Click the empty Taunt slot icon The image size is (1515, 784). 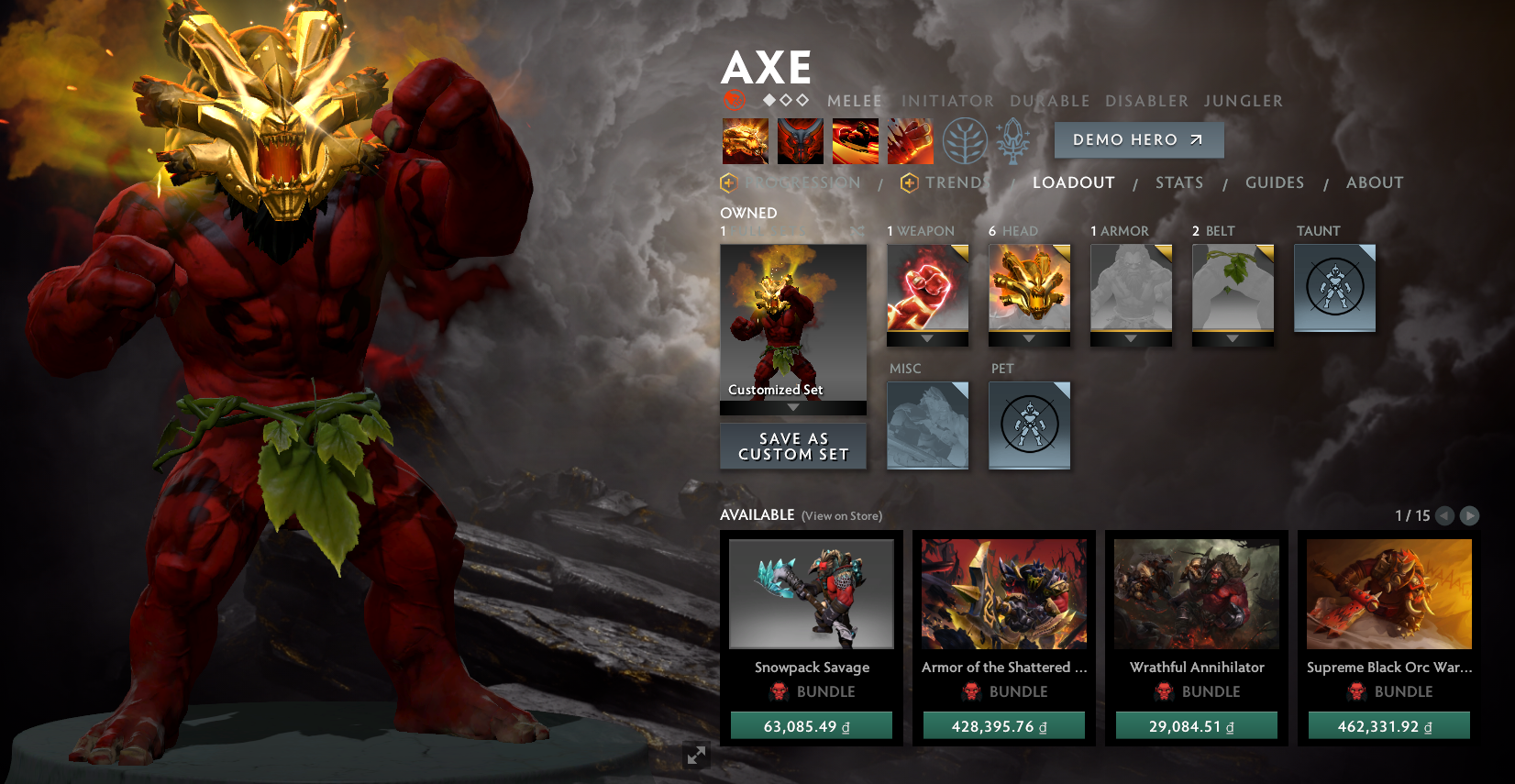tap(1334, 288)
